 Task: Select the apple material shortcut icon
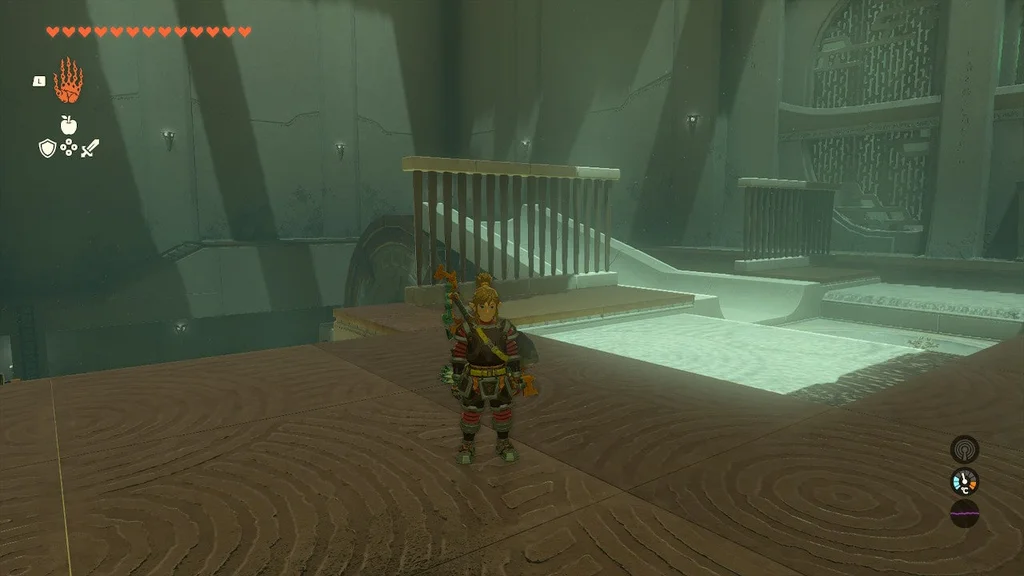(x=68, y=125)
